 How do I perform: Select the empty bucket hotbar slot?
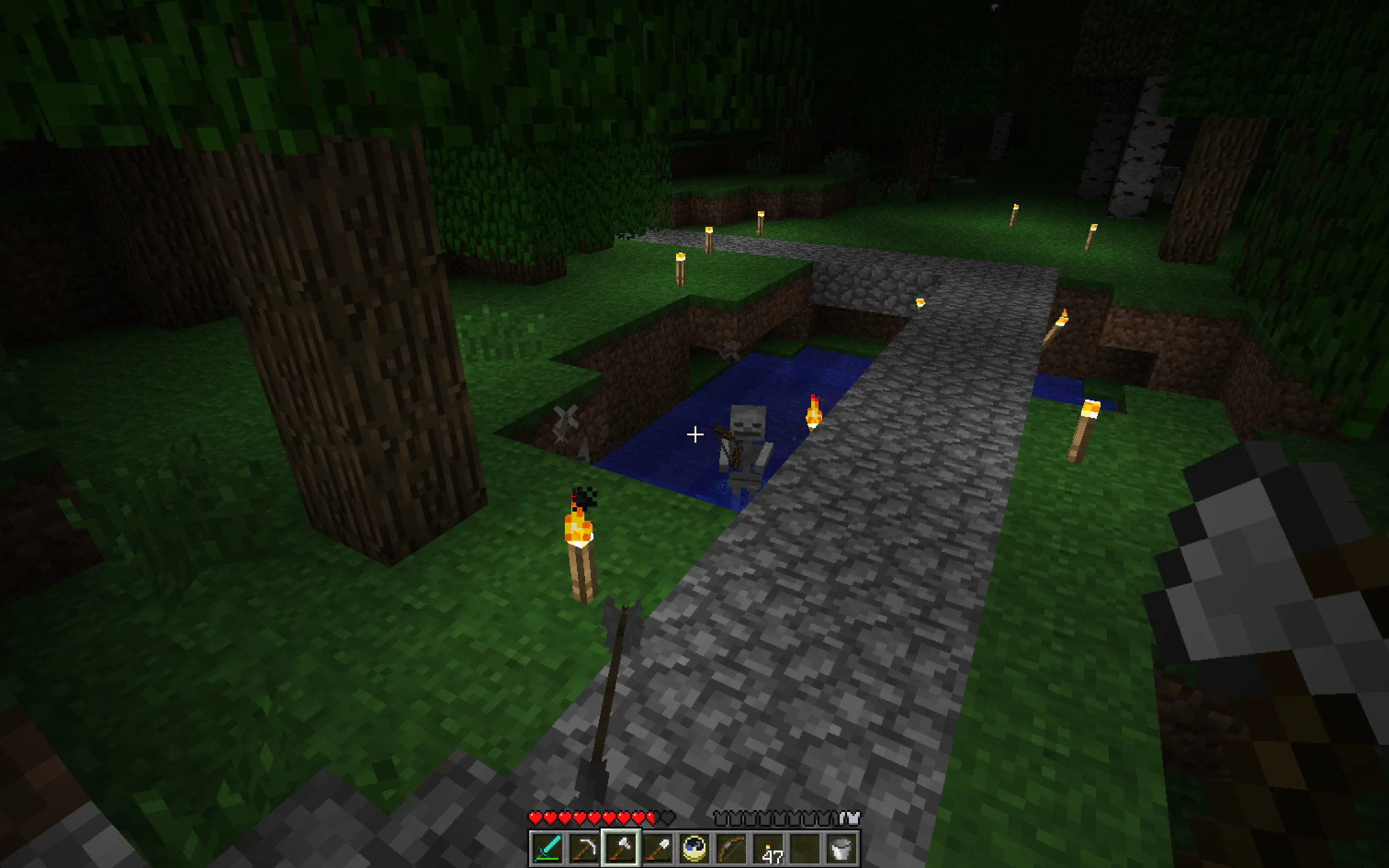point(841,848)
